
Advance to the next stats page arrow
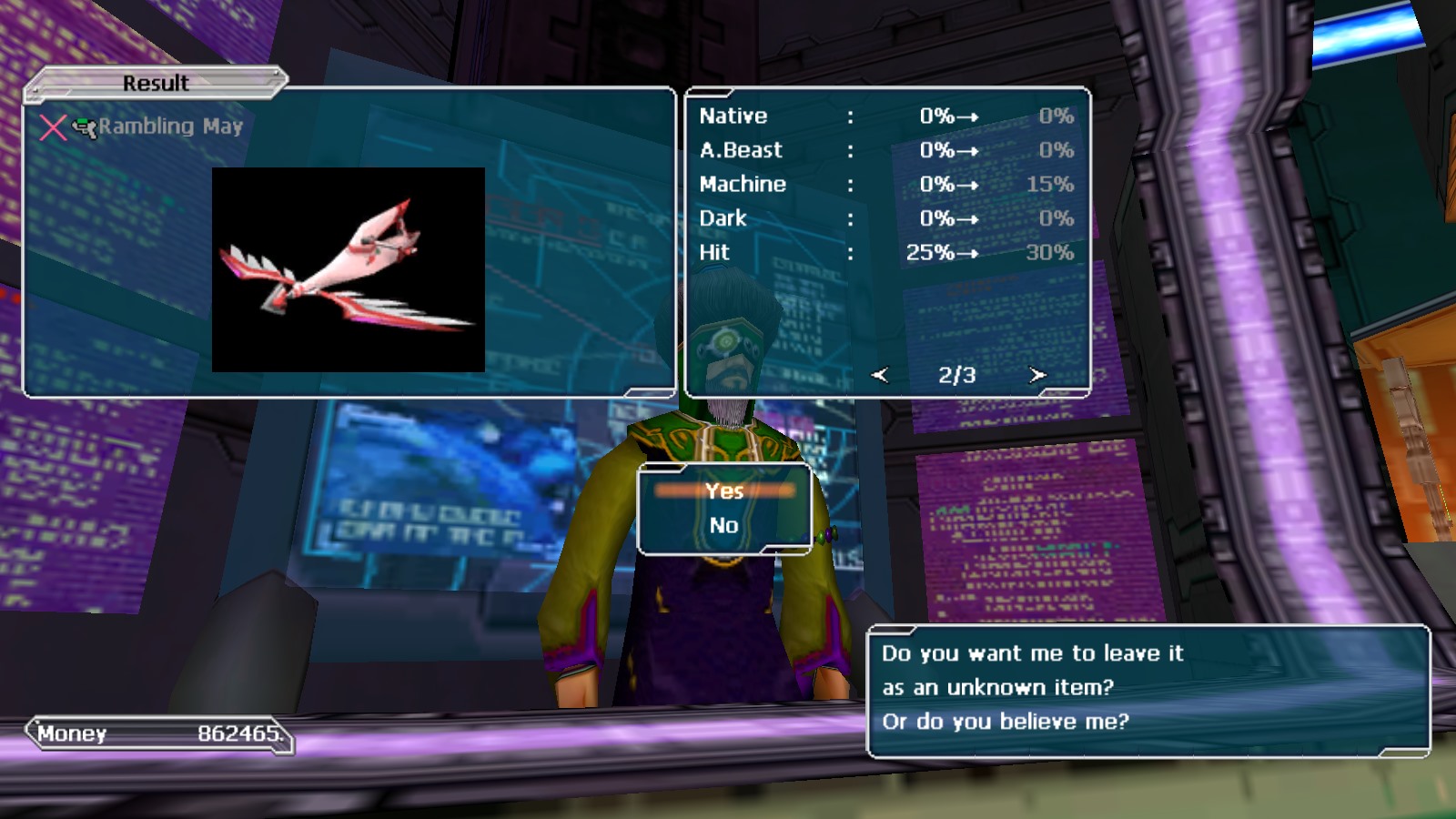point(1036,375)
